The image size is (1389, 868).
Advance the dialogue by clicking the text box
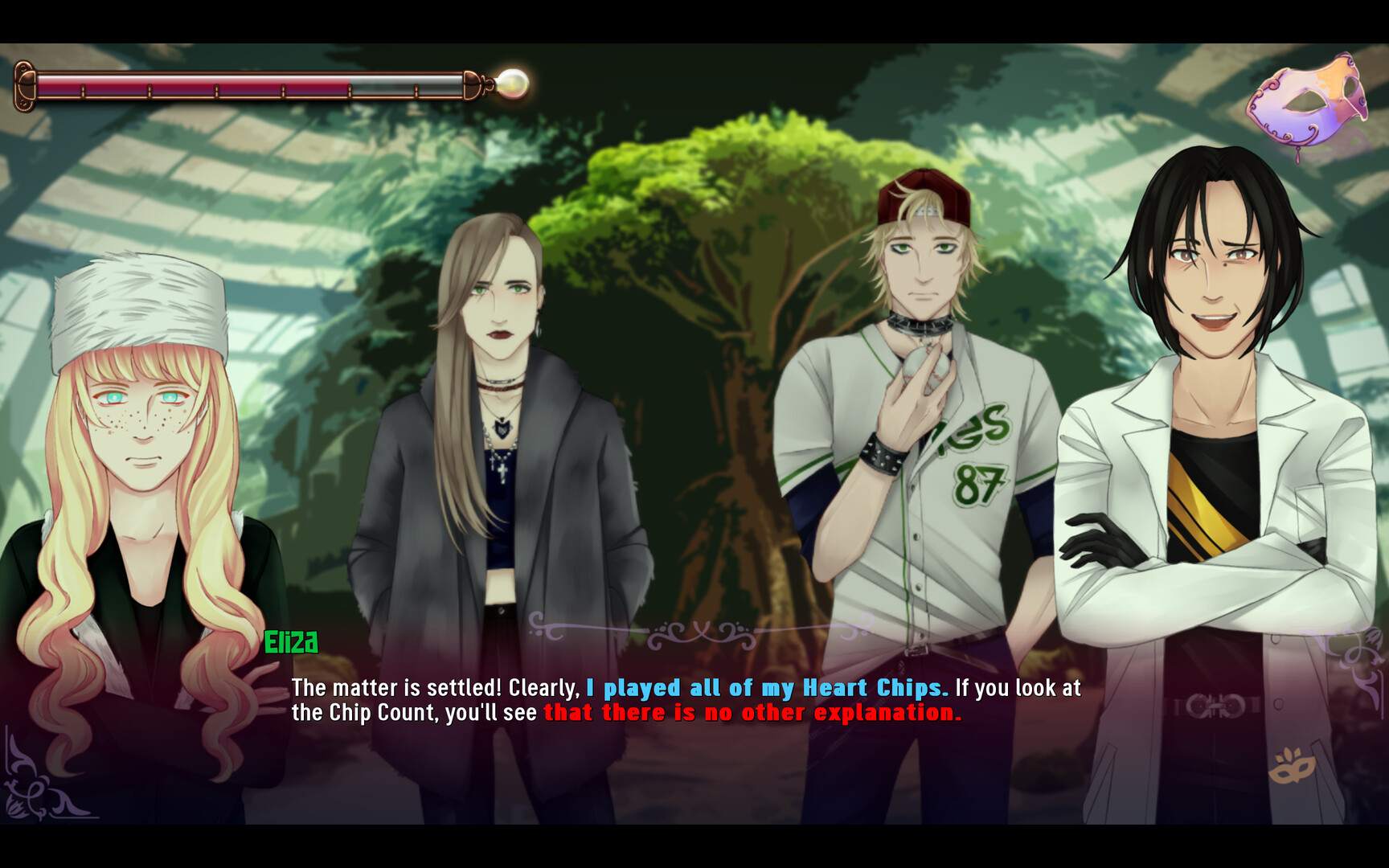[691, 739]
